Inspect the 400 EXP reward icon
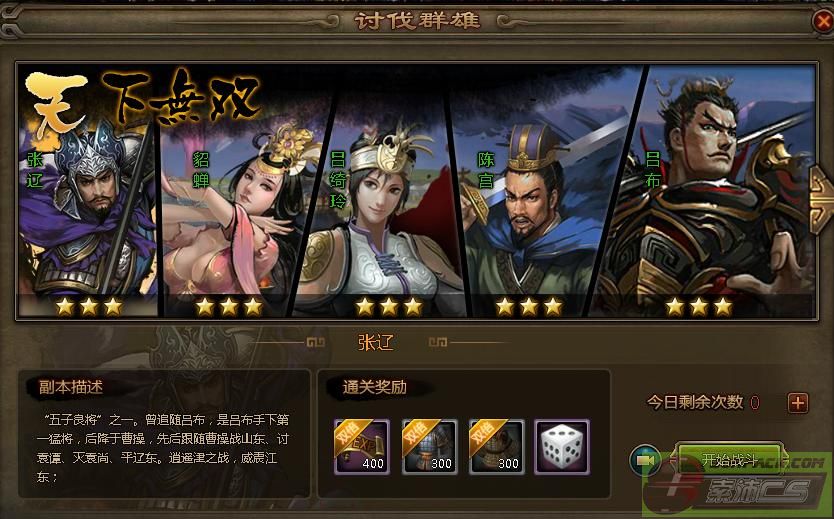834x519 pixels. click(361, 446)
